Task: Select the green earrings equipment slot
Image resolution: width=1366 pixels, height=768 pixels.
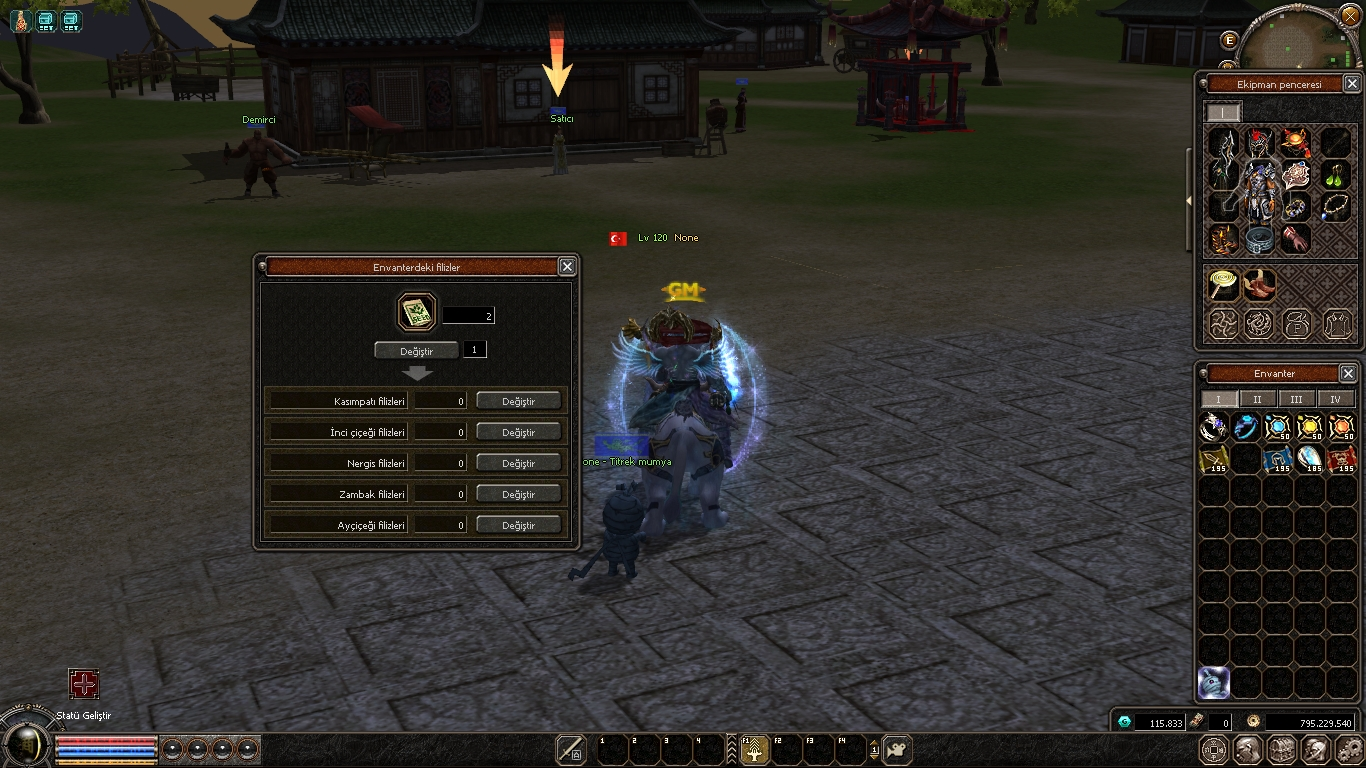Action: 1336,176
